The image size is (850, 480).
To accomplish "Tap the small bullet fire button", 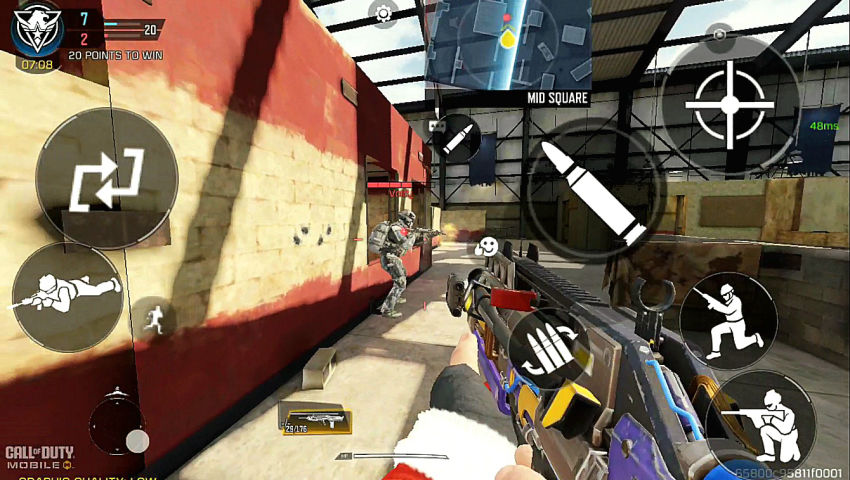I will [459, 137].
